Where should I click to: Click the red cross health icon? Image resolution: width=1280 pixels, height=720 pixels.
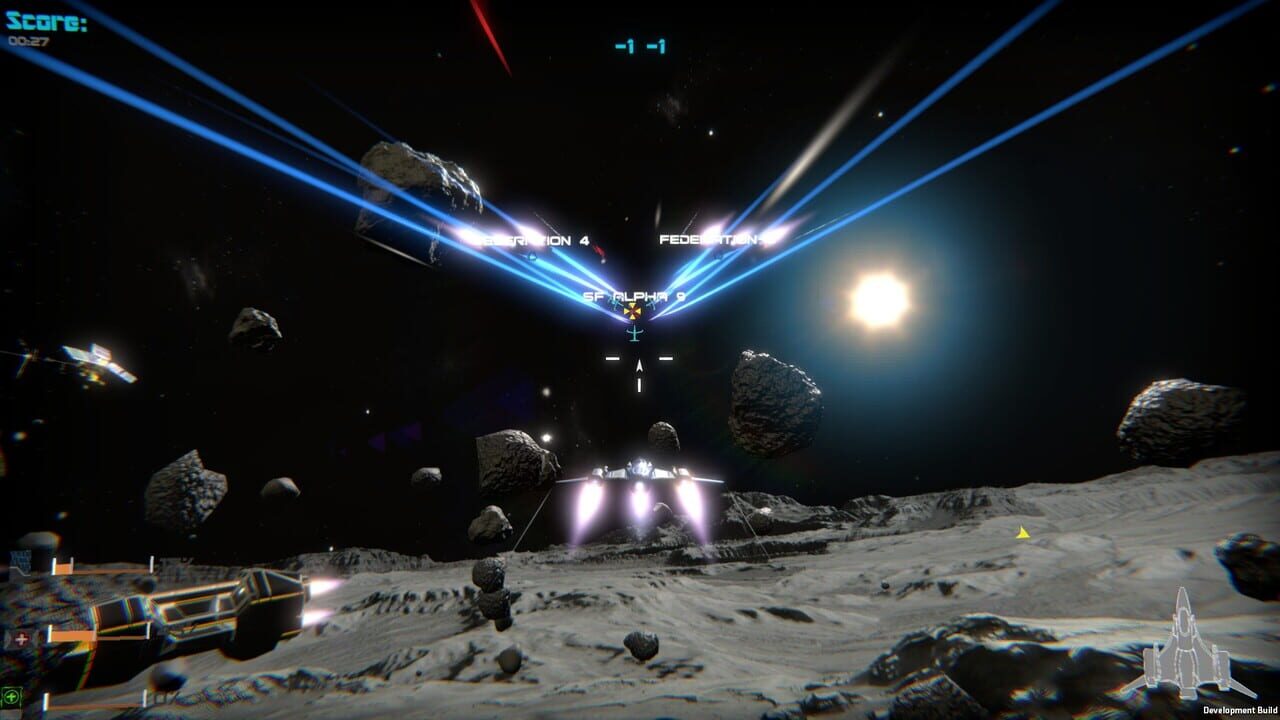21,637
